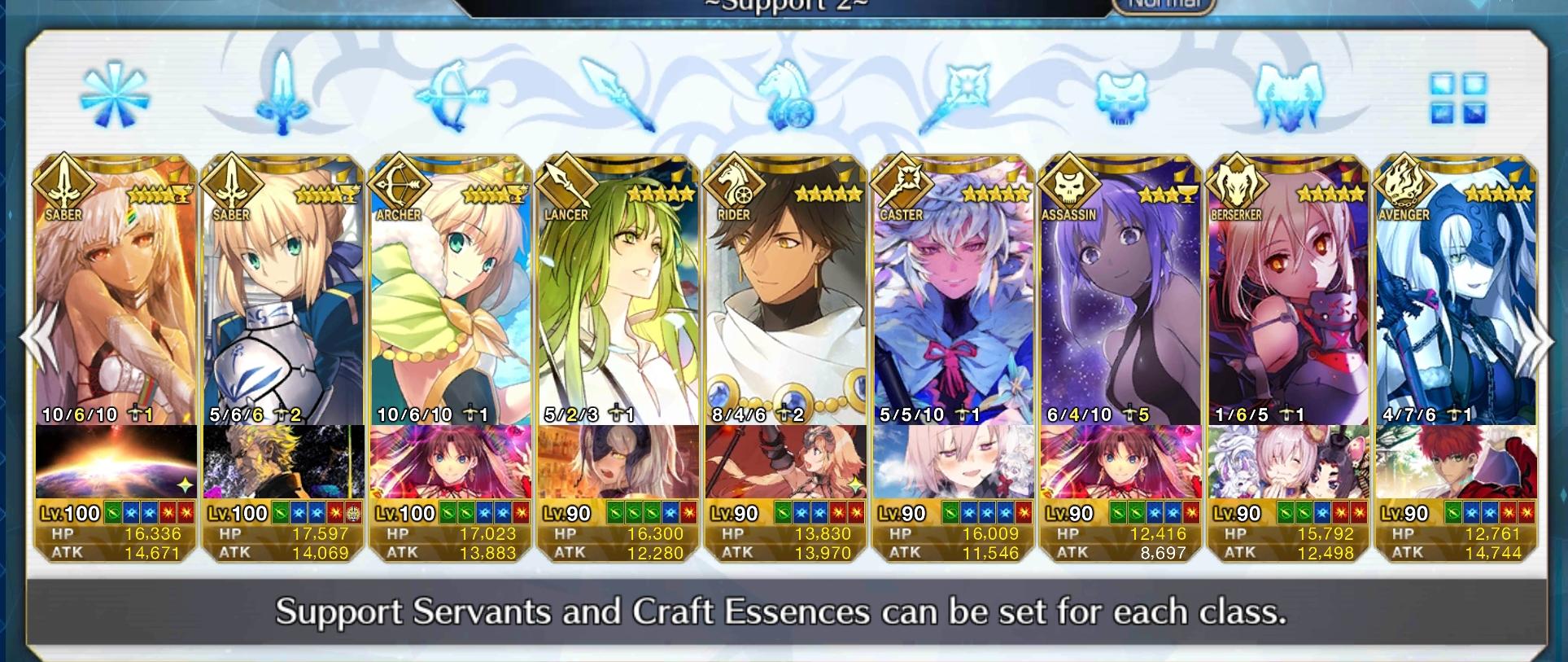Choose the blue-armored Saber card with 17,597 HP

click(282, 326)
